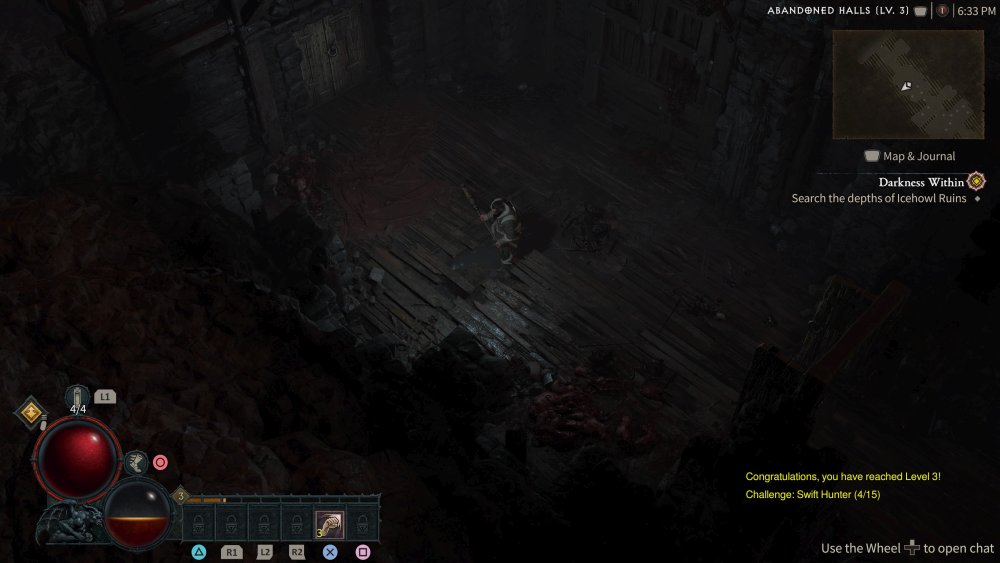Click the Darkness Within quest emblem
1000x563 pixels.
click(976, 181)
